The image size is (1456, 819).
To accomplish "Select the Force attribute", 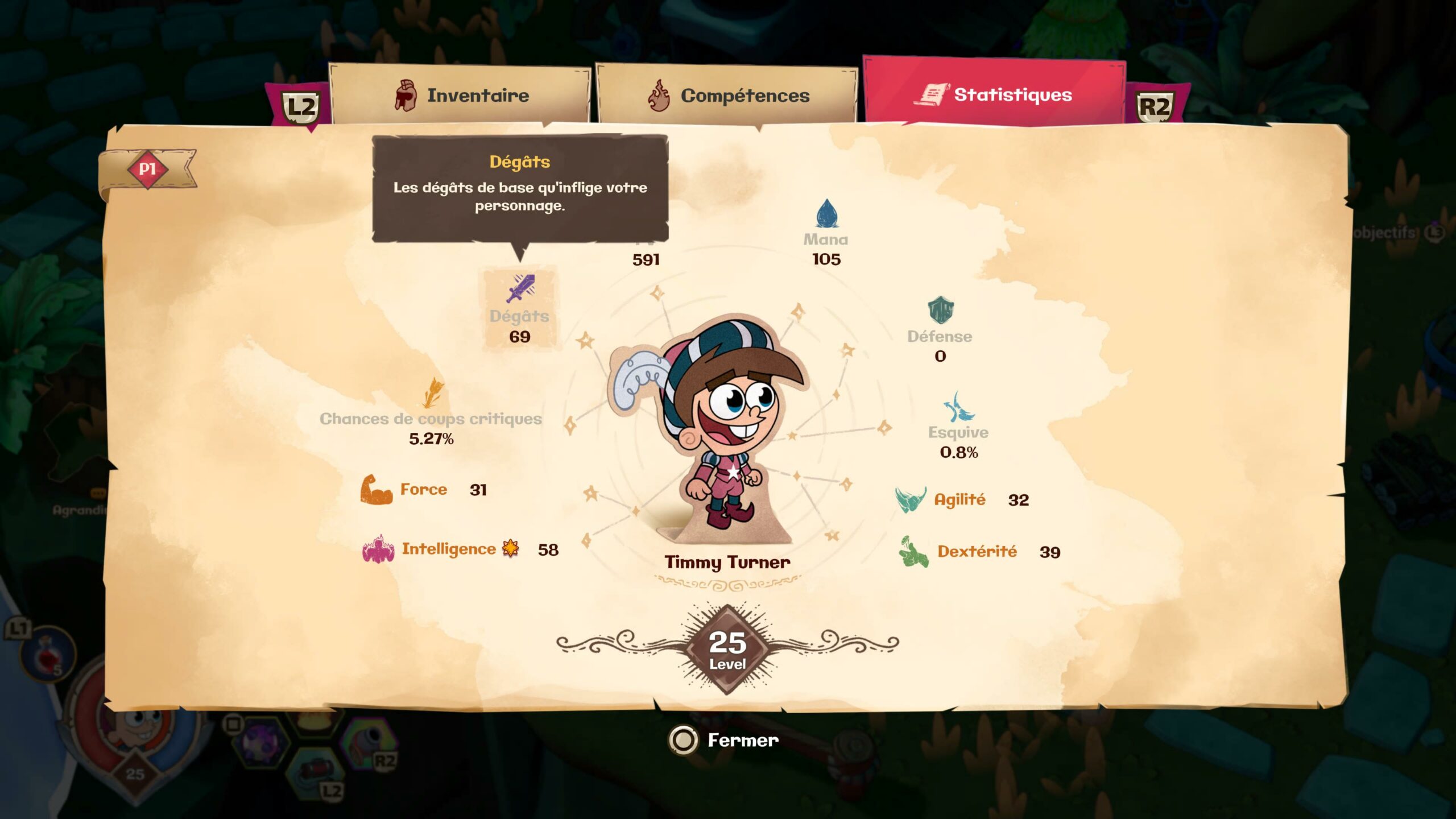I will [423, 489].
